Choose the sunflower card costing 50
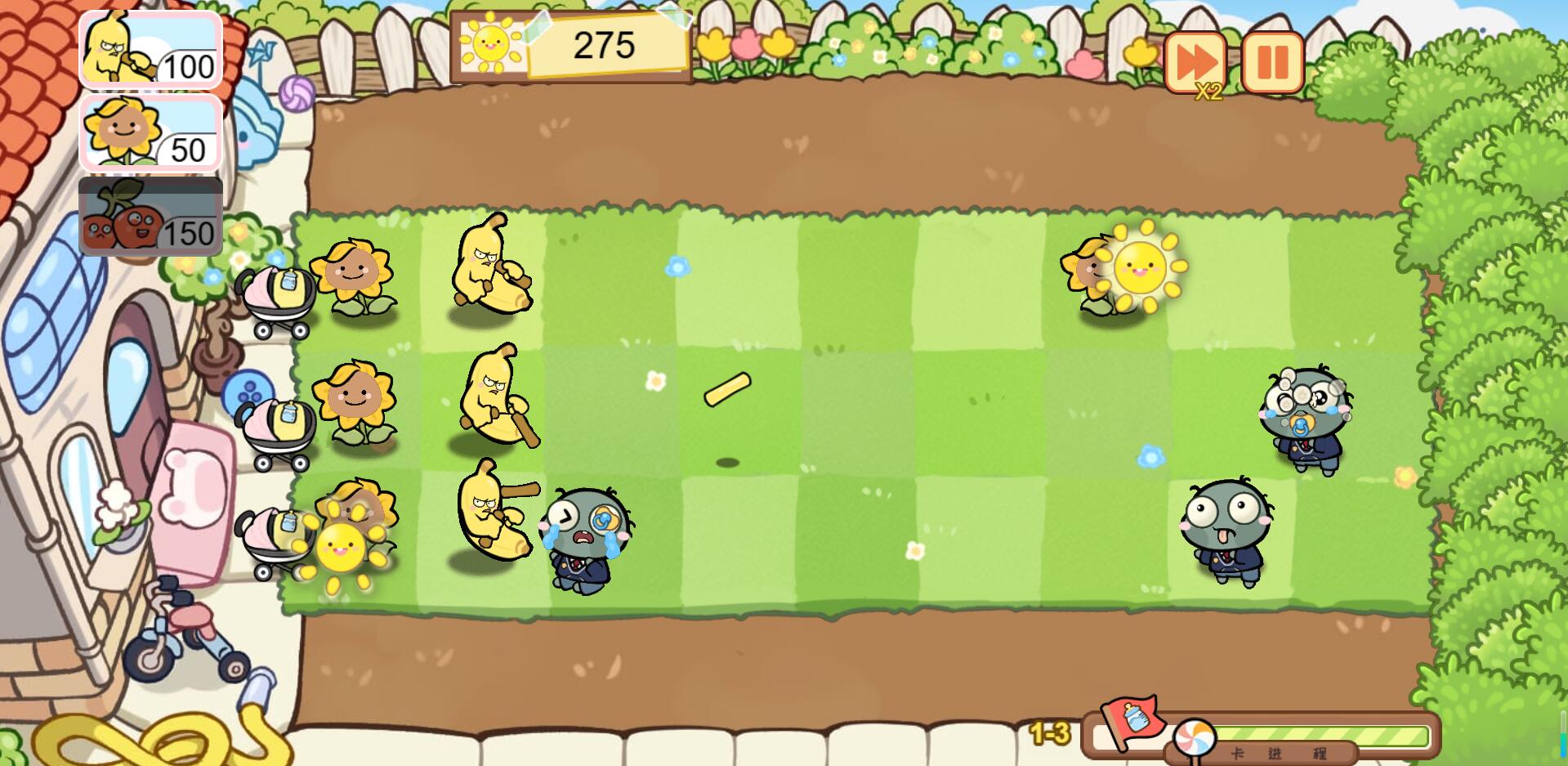1568x766 pixels. click(150, 133)
